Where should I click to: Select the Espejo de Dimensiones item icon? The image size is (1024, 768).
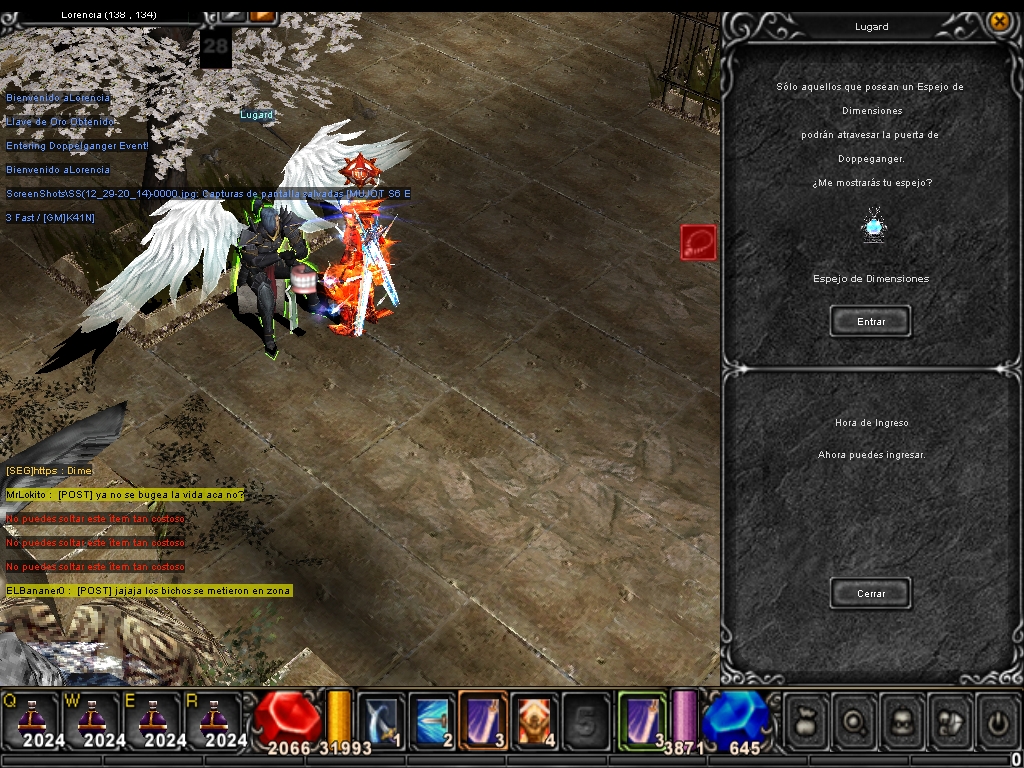tap(874, 226)
